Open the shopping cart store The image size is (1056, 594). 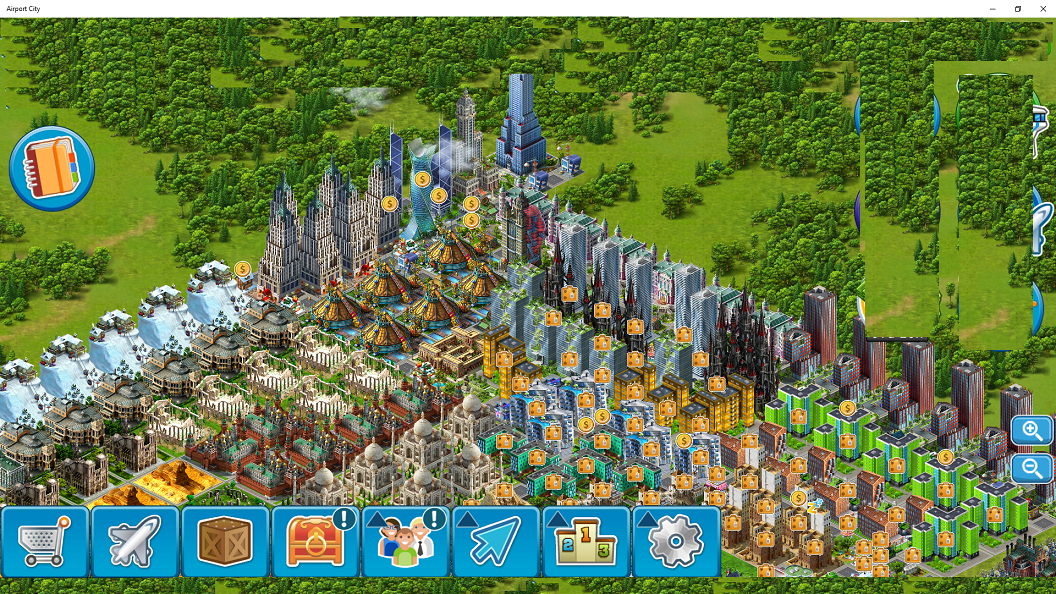45,541
